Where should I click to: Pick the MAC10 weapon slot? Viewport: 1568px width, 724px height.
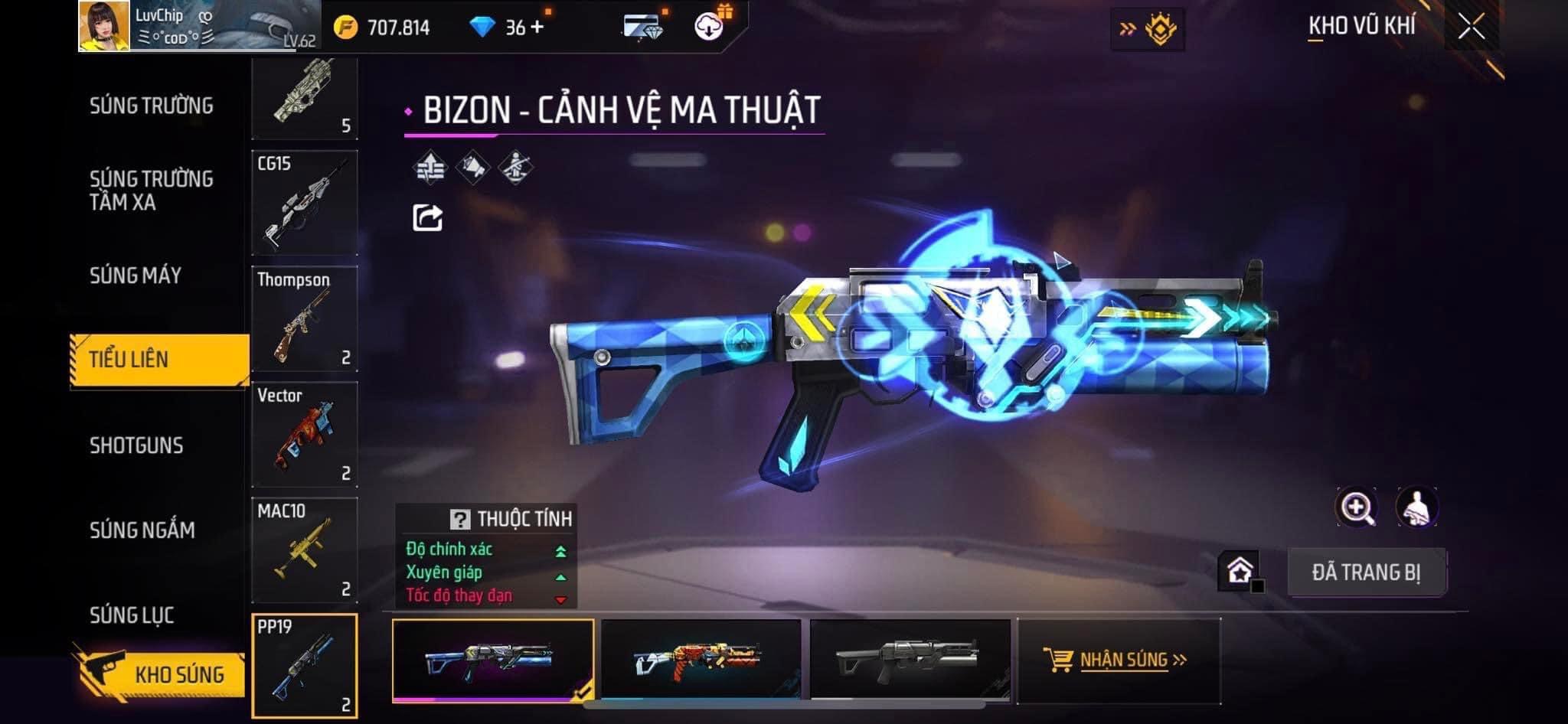pyautogui.click(x=305, y=550)
